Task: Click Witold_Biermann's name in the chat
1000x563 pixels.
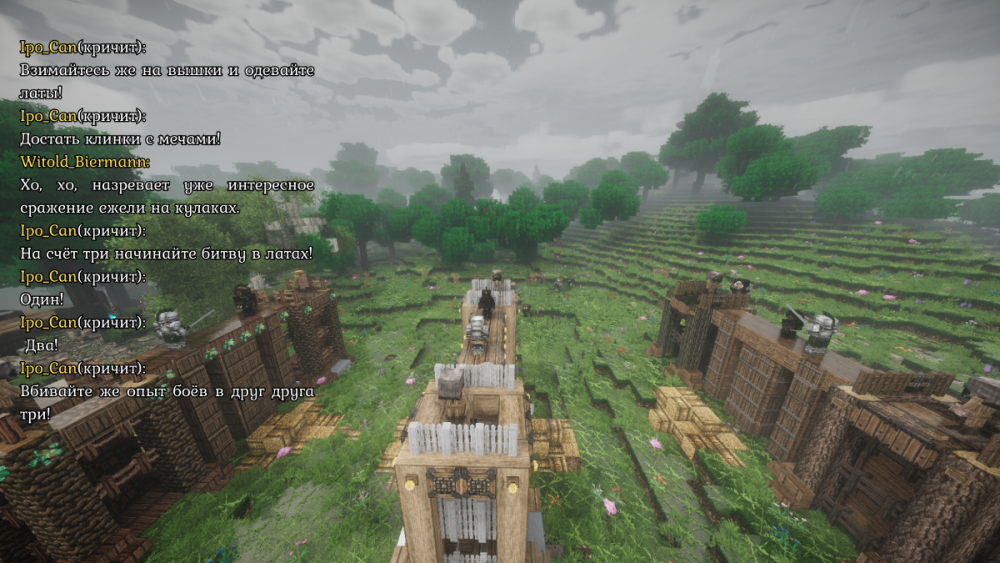Action: click(84, 161)
